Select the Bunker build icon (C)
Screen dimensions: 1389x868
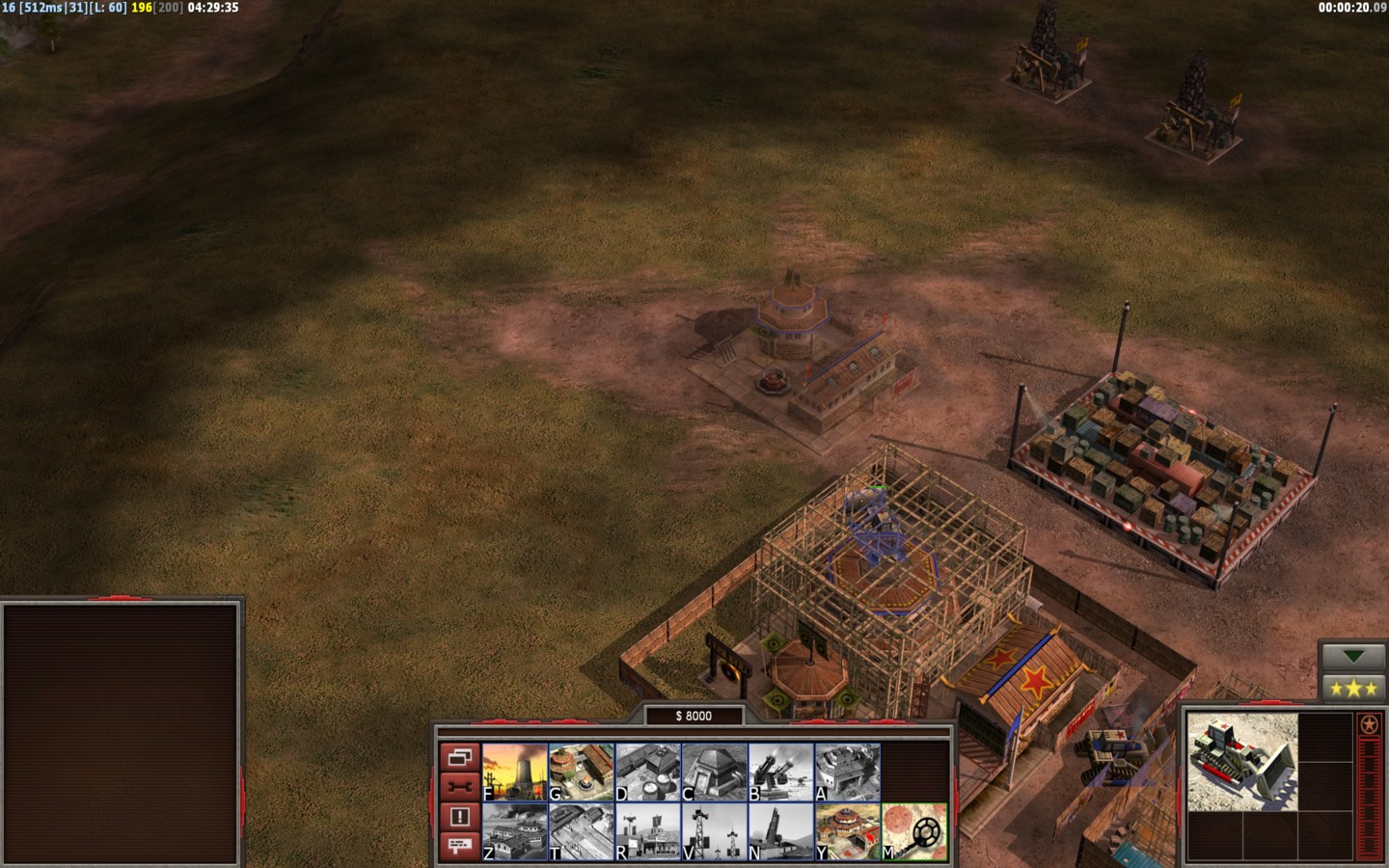point(715,772)
